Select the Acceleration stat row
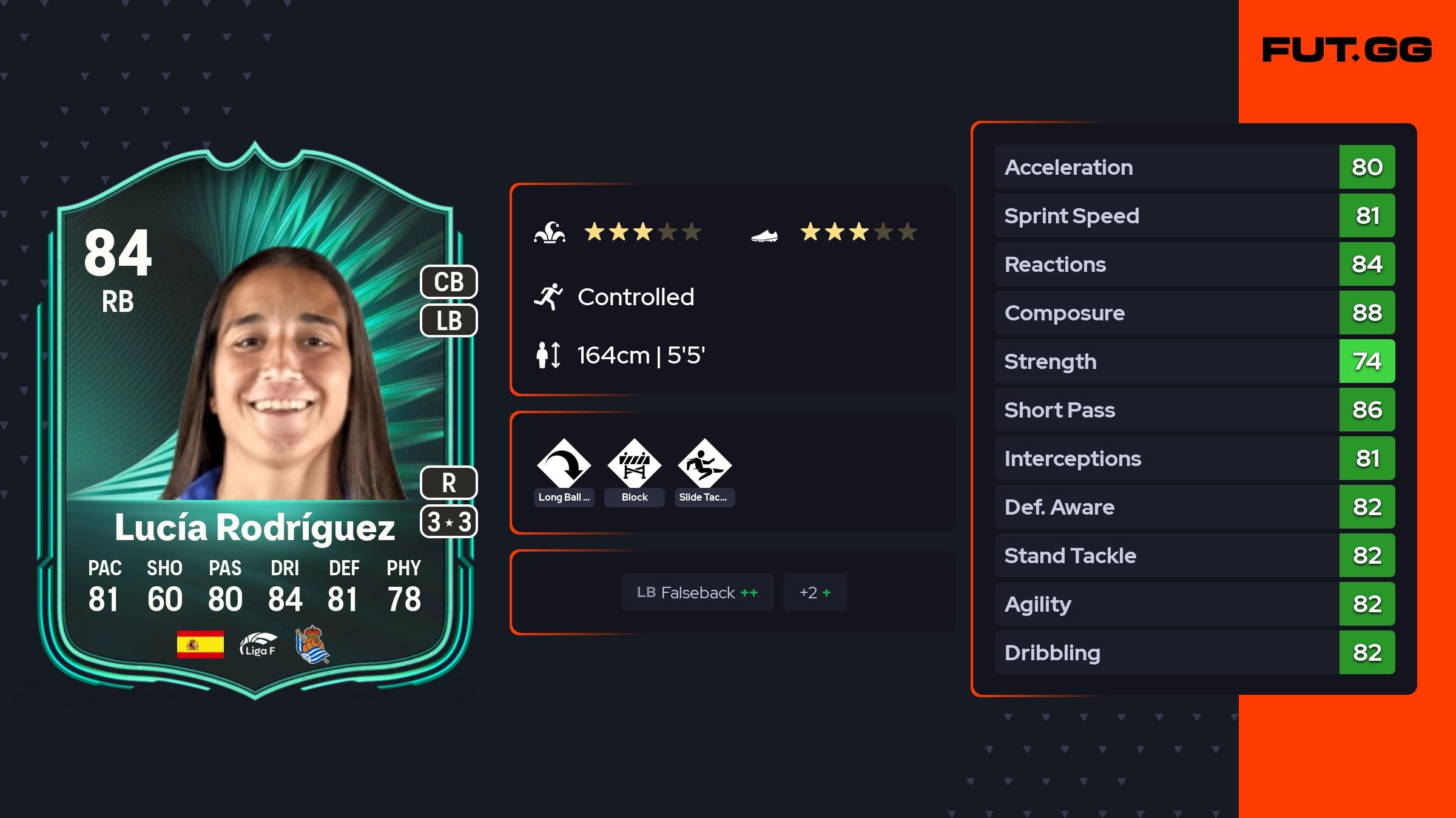The height and width of the screenshot is (818, 1456). [1194, 167]
